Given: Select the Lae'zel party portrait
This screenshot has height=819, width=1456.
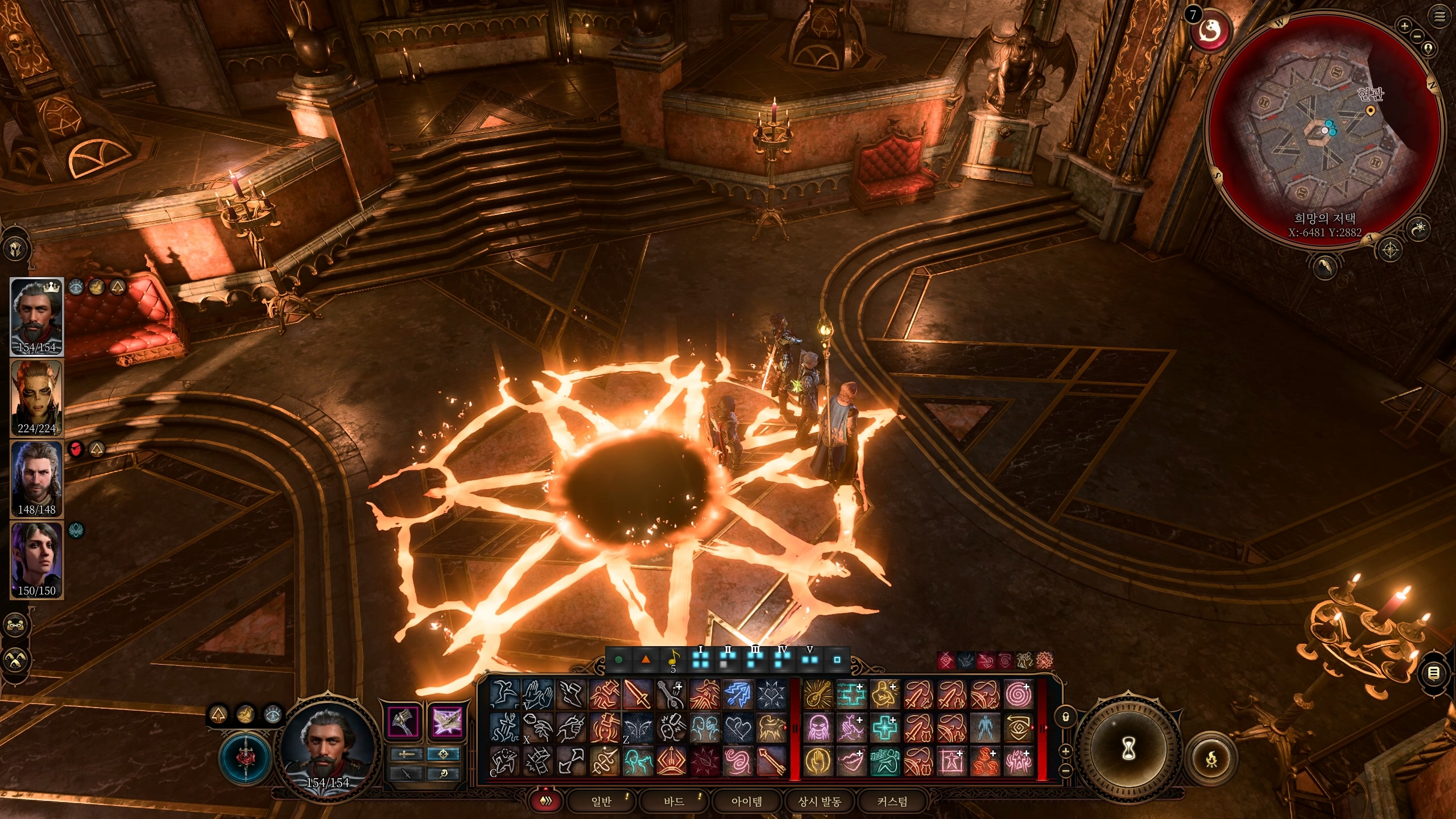Looking at the screenshot, I should [x=37, y=398].
